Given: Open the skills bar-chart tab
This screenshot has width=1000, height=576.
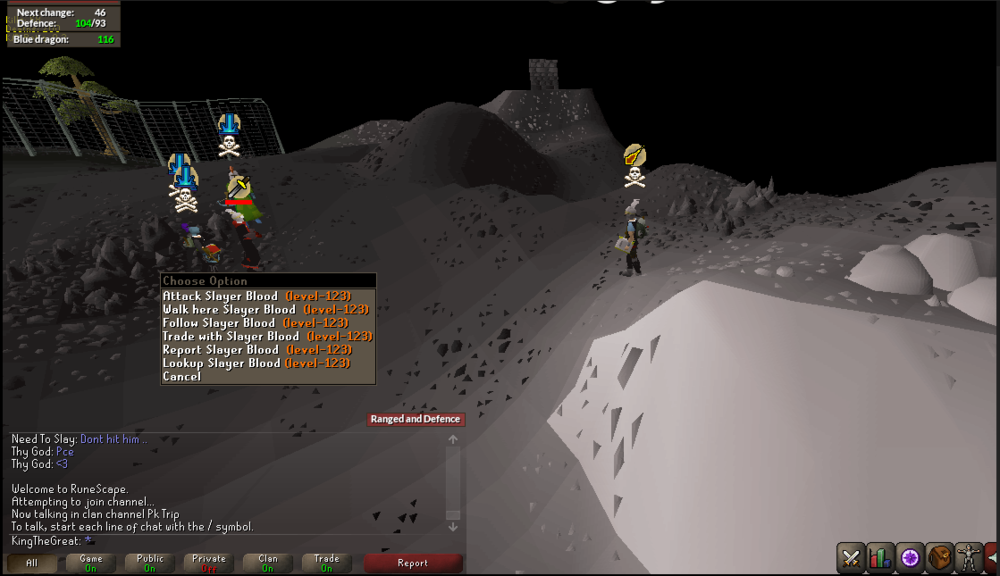Looking at the screenshot, I should (x=880, y=557).
